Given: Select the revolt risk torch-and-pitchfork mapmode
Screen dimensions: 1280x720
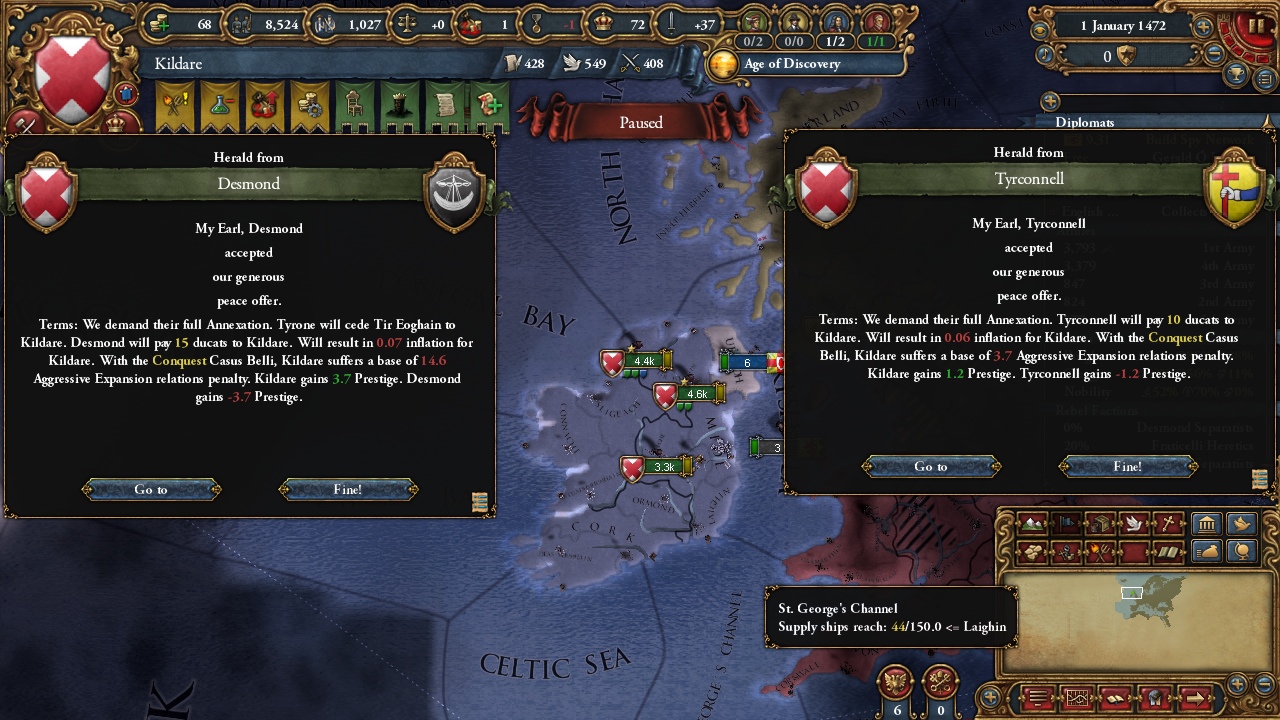Looking at the screenshot, I should tap(1099, 552).
